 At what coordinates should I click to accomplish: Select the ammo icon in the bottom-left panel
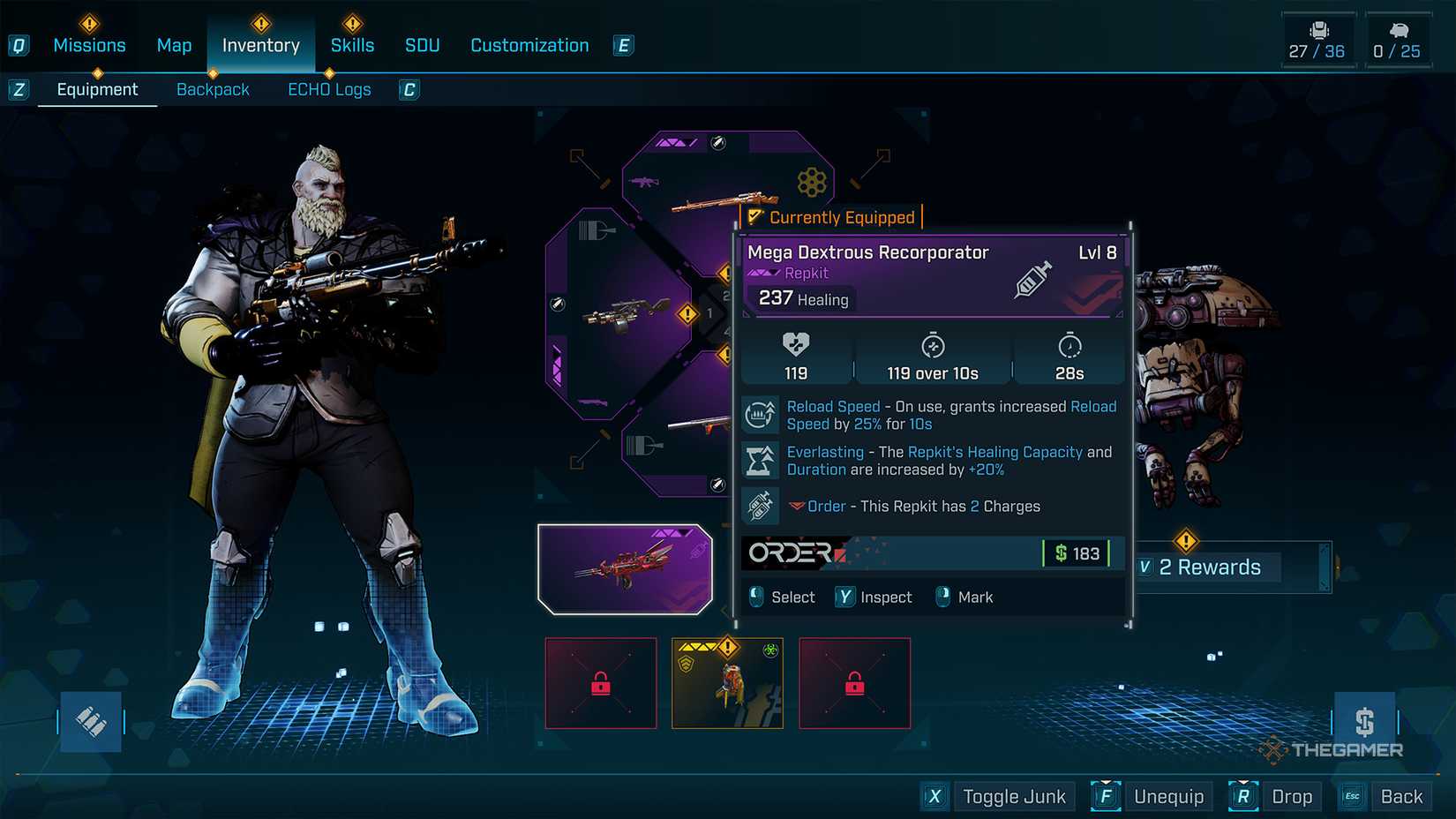coord(89,721)
